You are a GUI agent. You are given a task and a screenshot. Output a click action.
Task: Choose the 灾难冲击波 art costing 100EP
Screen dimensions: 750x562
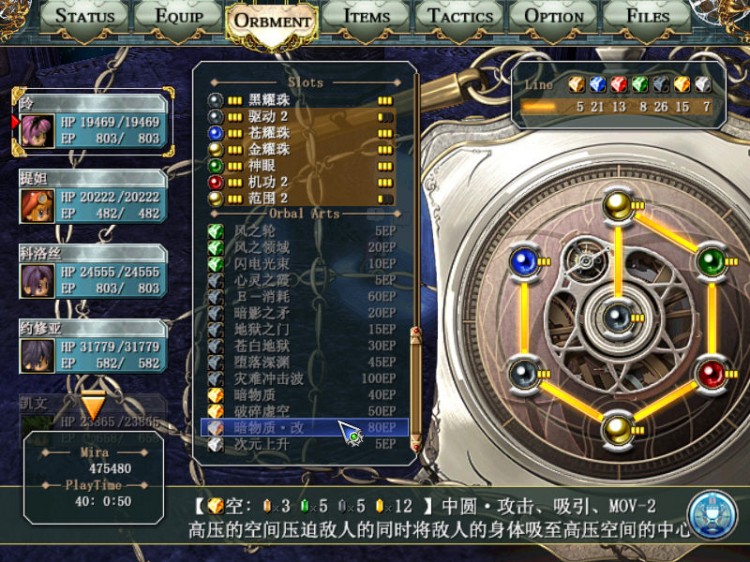(x=300, y=379)
